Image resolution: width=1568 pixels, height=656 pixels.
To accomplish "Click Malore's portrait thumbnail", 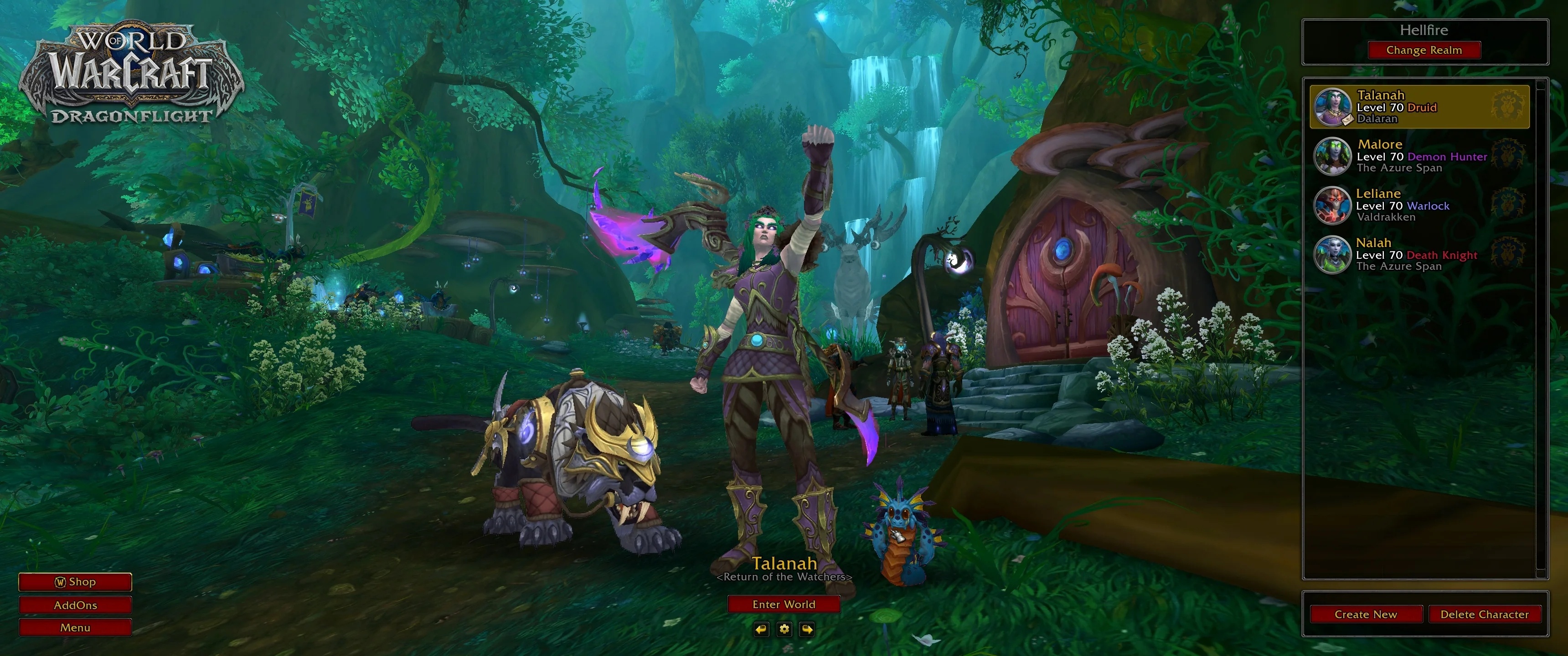I will pyautogui.click(x=1332, y=156).
